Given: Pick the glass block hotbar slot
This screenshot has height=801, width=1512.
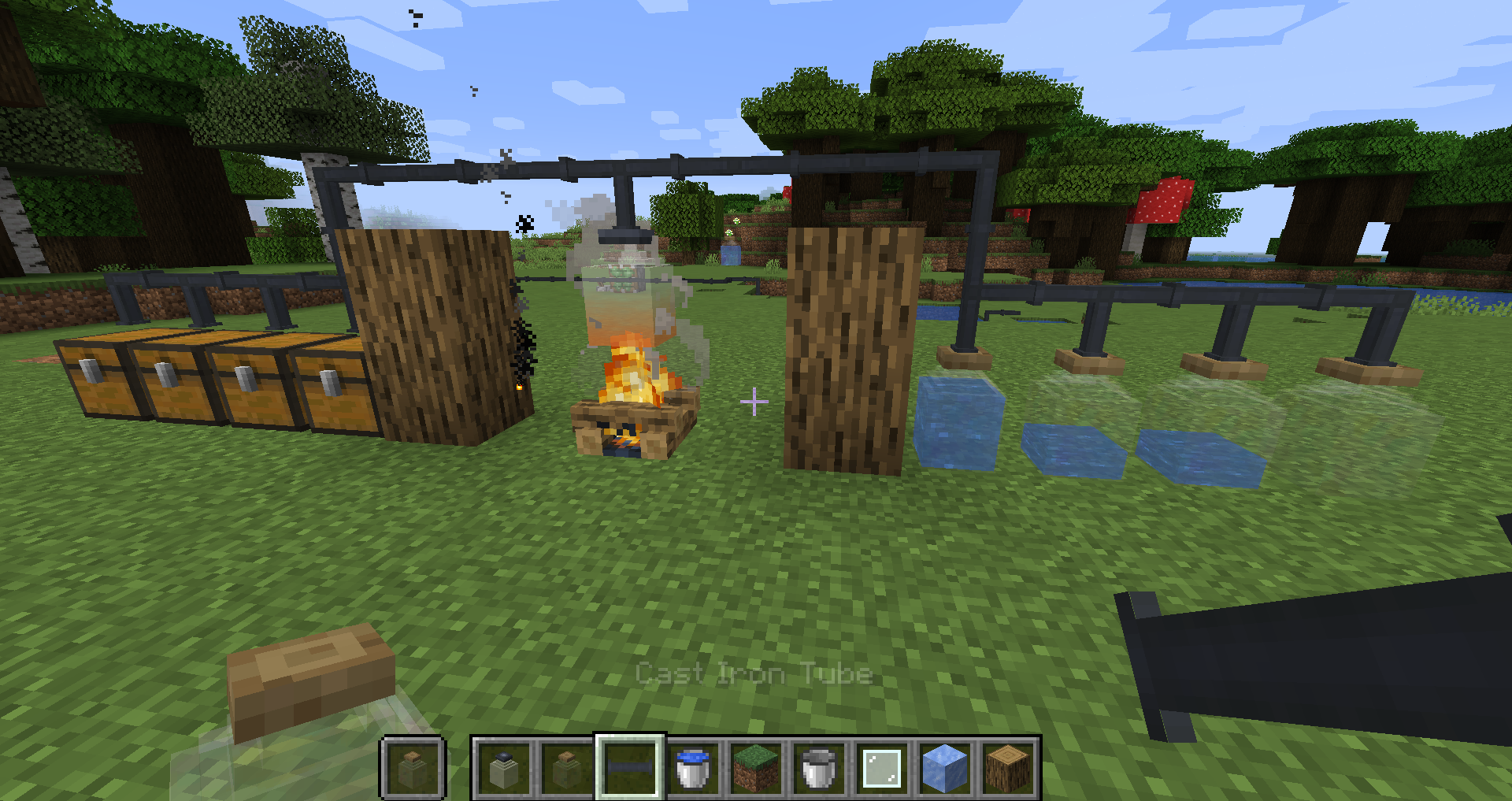Looking at the screenshot, I should tap(882, 768).
